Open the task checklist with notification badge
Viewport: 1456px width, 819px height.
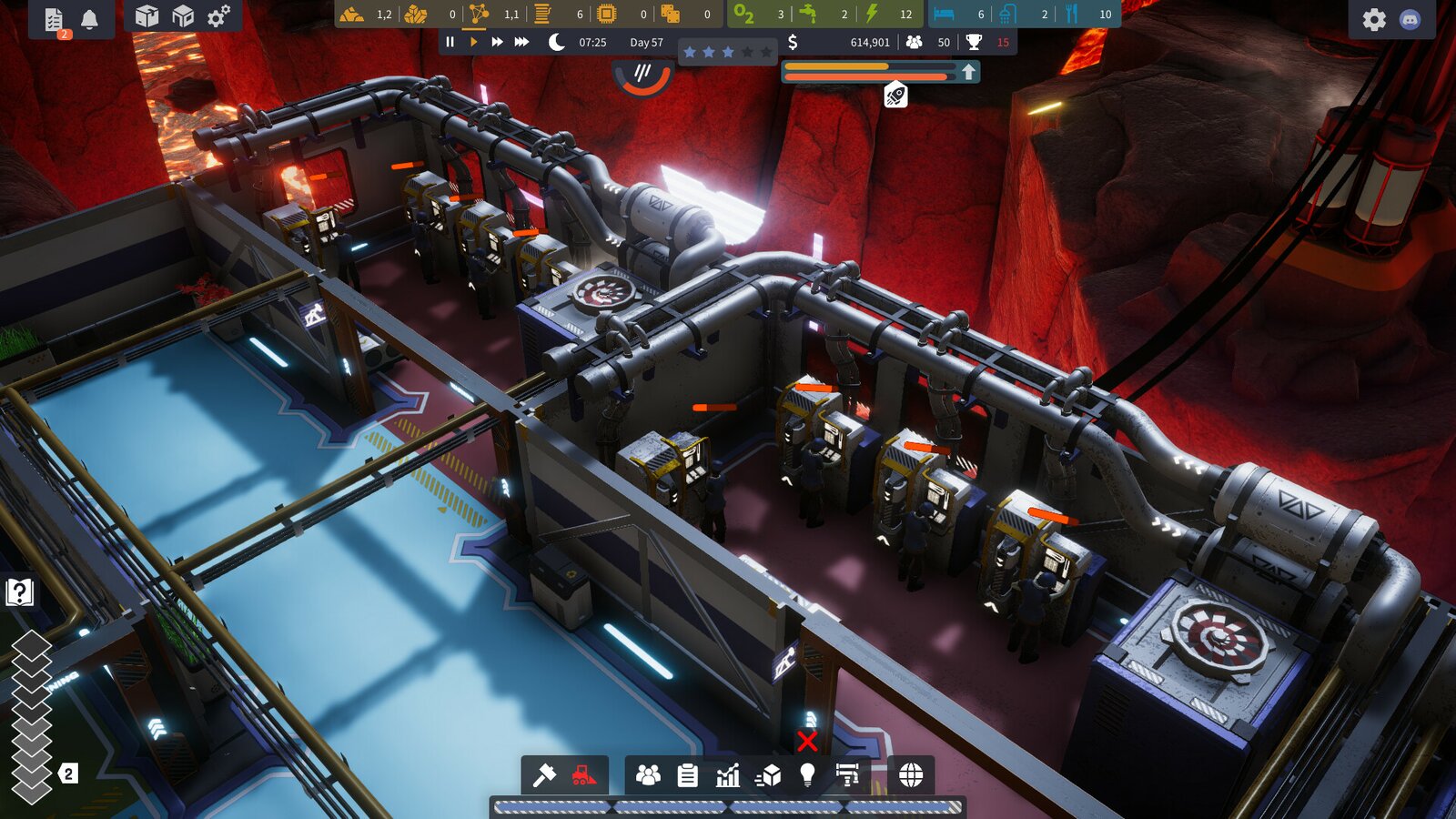(54, 19)
